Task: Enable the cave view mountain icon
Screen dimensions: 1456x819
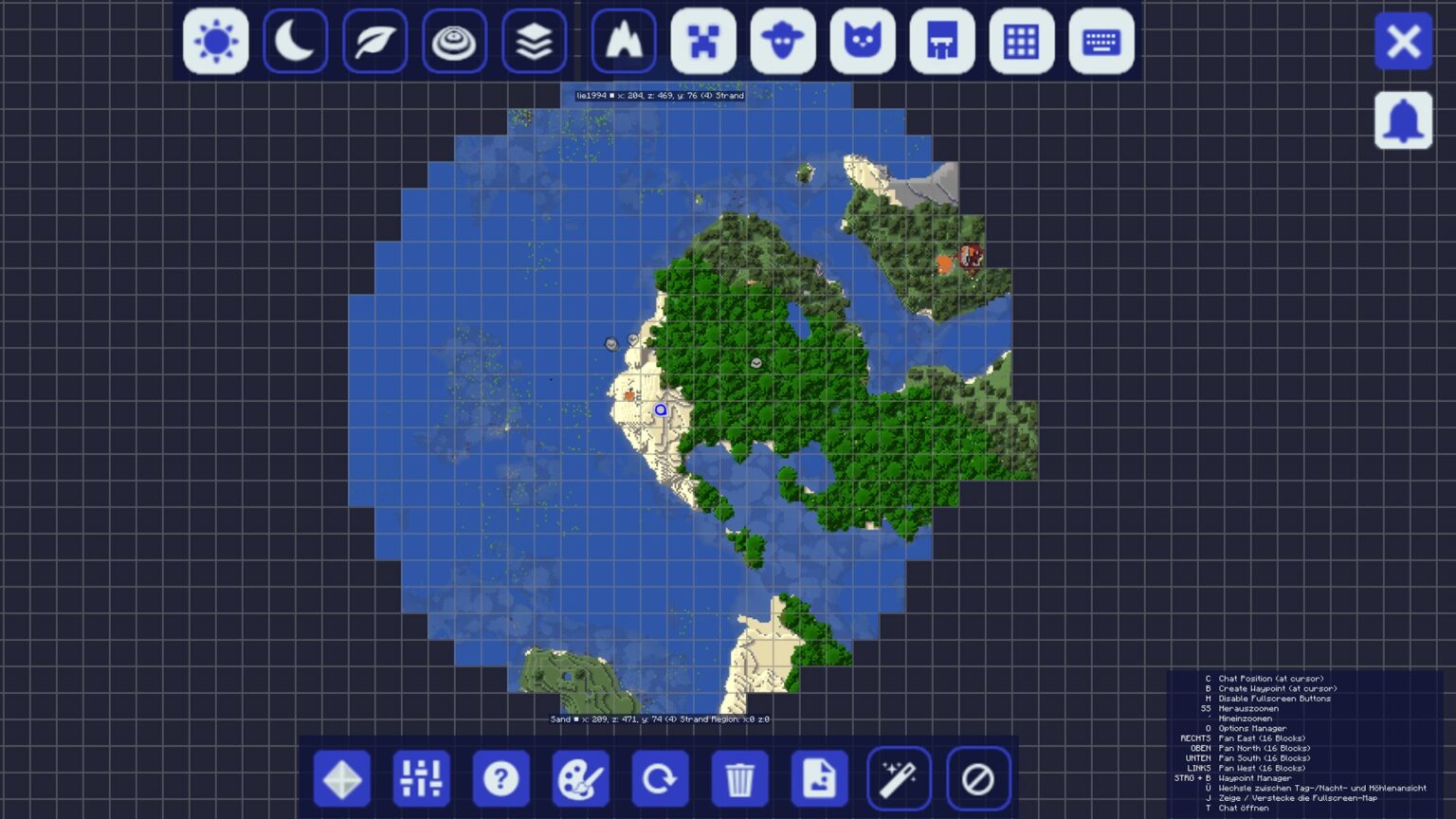Action: click(x=625, y=42)
